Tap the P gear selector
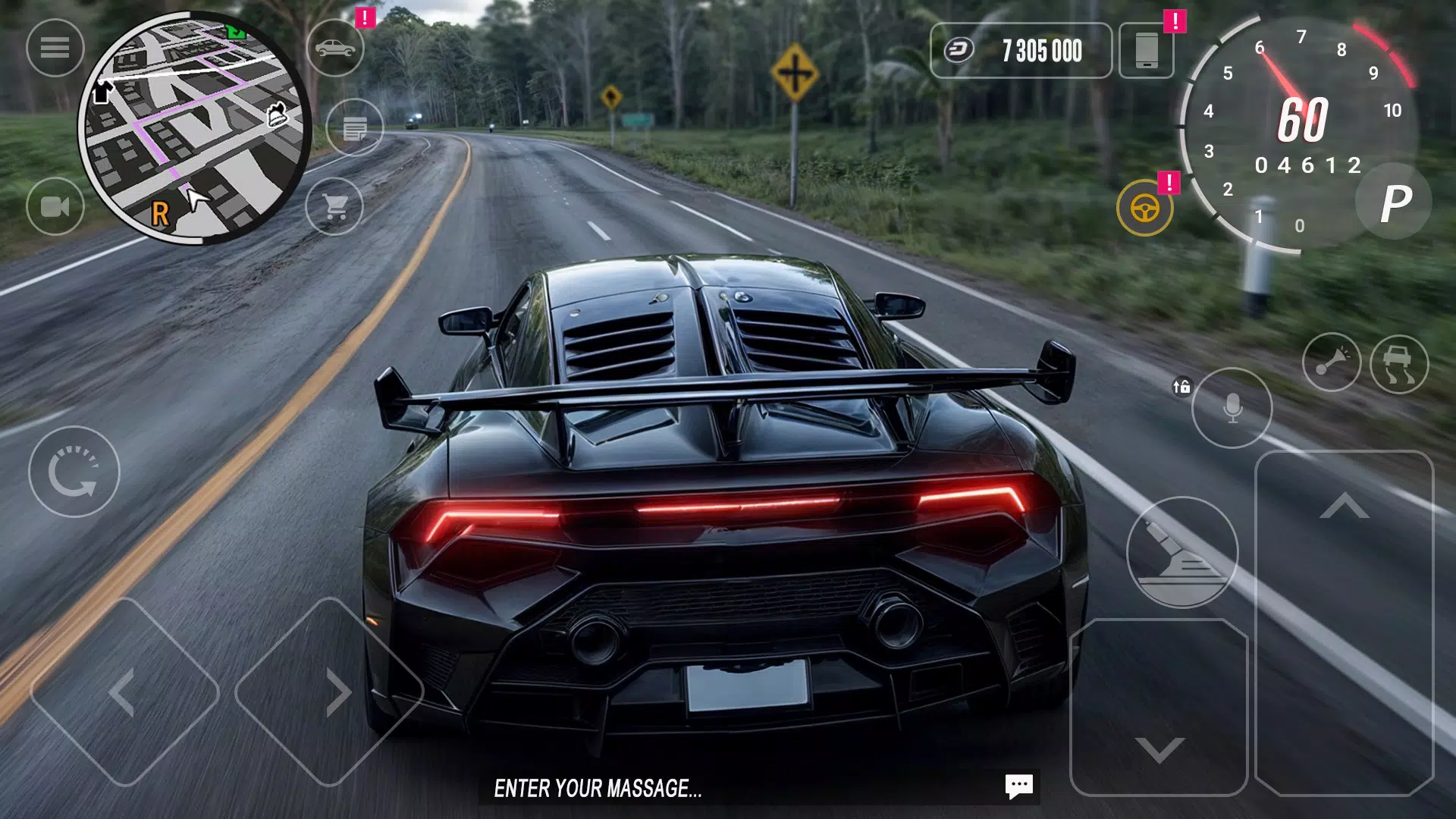1456x819 pixels. coord(1394,202)
